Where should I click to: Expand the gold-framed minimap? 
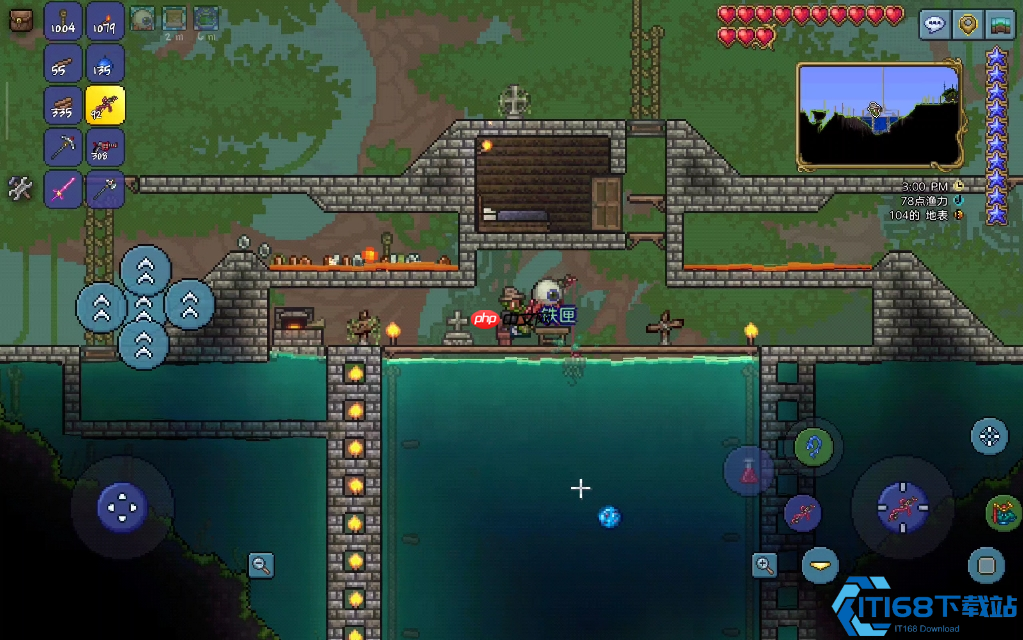click(879, 116)
